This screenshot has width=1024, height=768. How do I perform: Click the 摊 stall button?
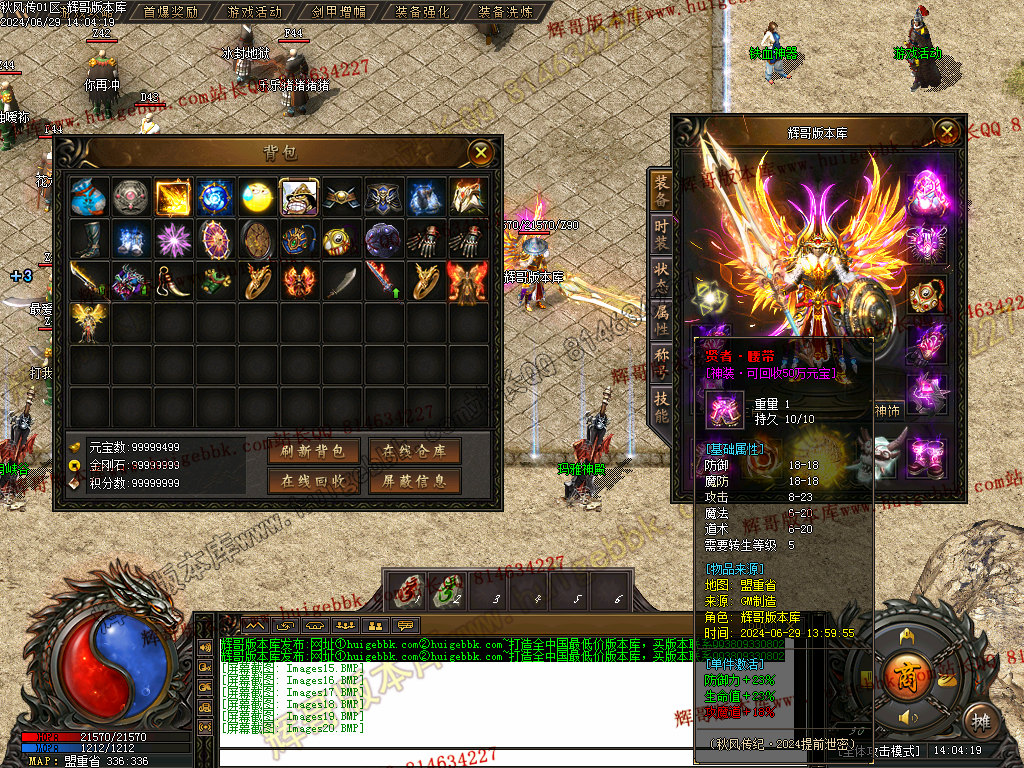click(x=981, y=721)
